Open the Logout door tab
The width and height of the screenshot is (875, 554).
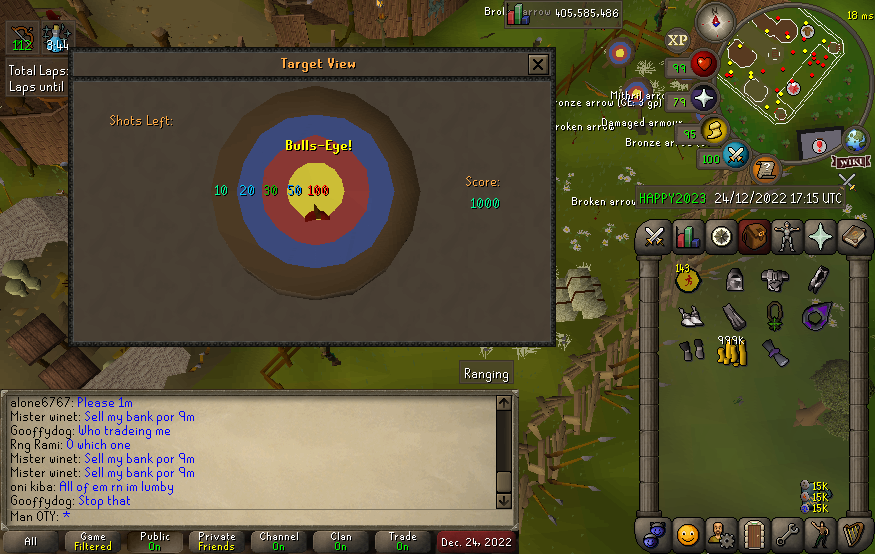tap(753, 531)
